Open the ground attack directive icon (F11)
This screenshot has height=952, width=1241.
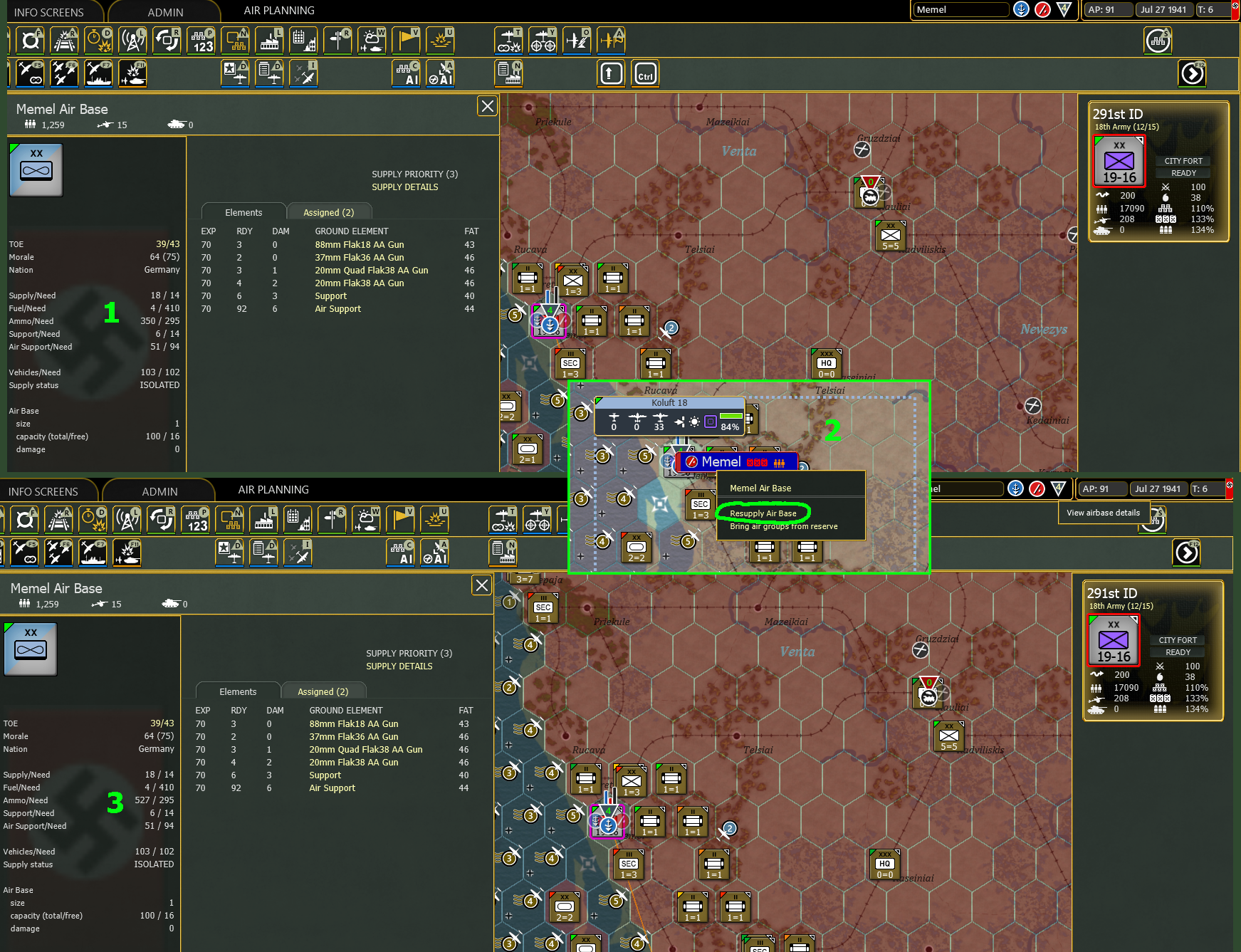[x=132, y=73]
